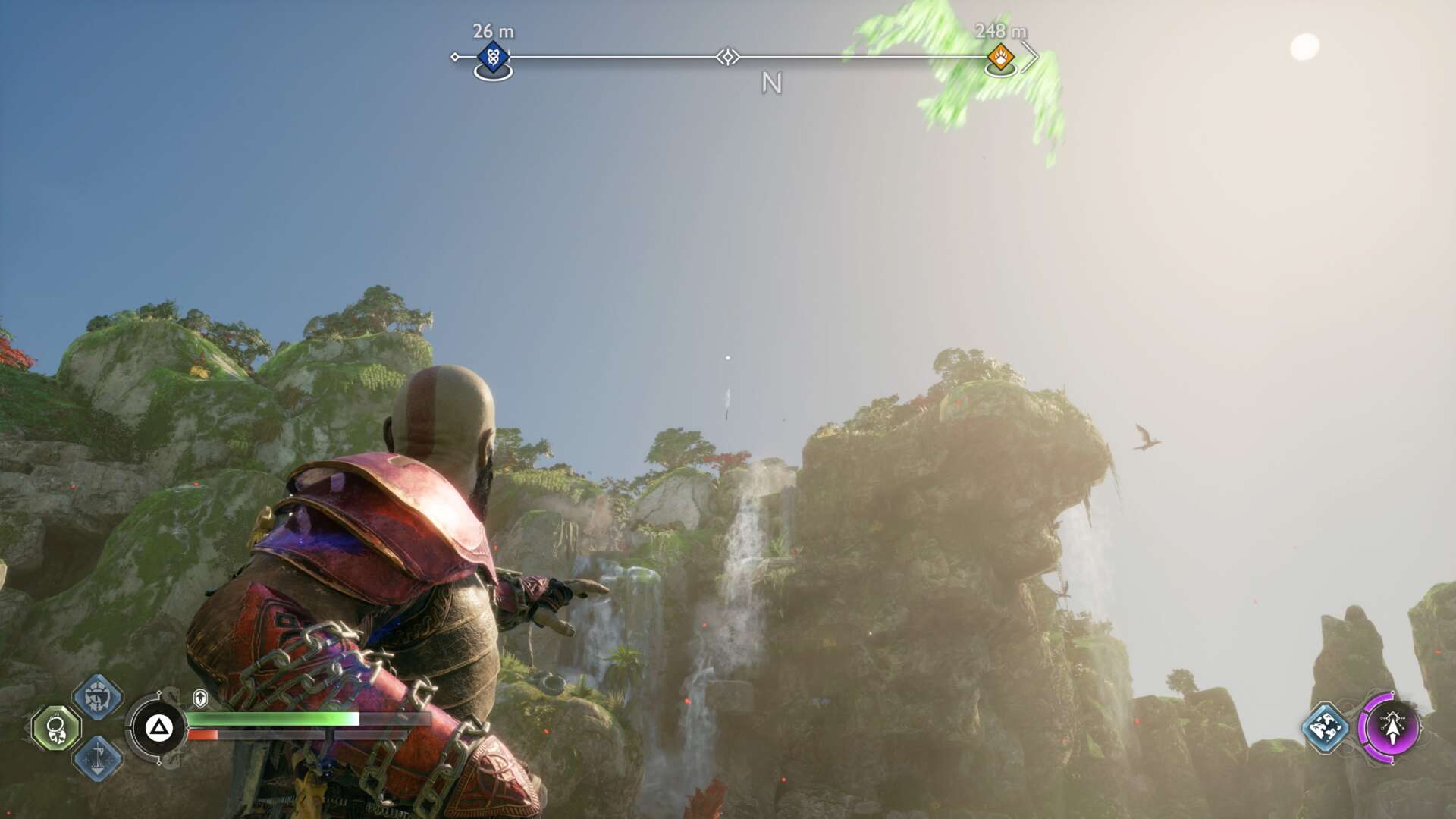Activate the blue diamond companion ability icon
Viewport: 1456px width, 819px height.
pos(1325,727)
